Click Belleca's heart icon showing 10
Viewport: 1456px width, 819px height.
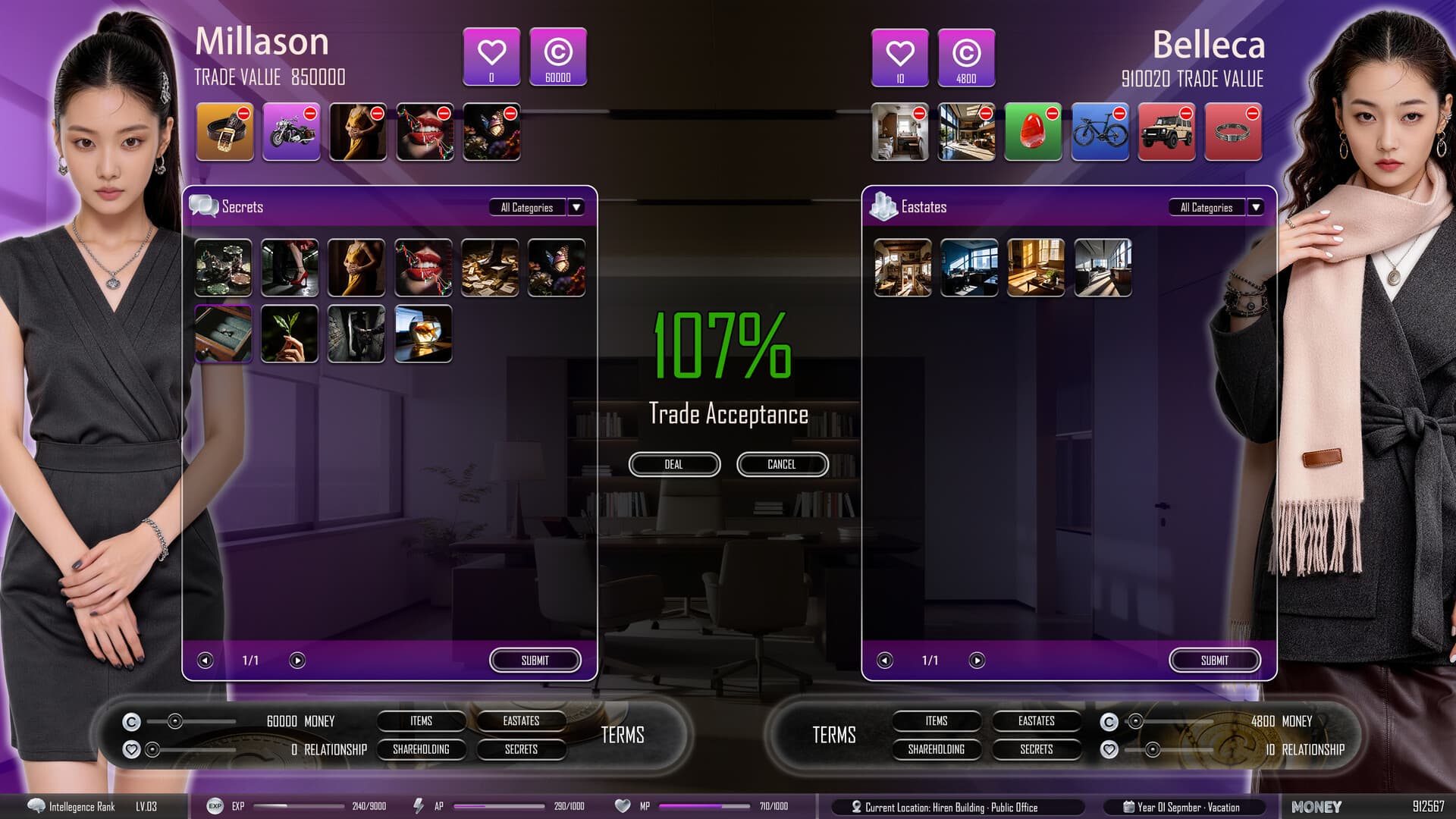click(899, 57)
